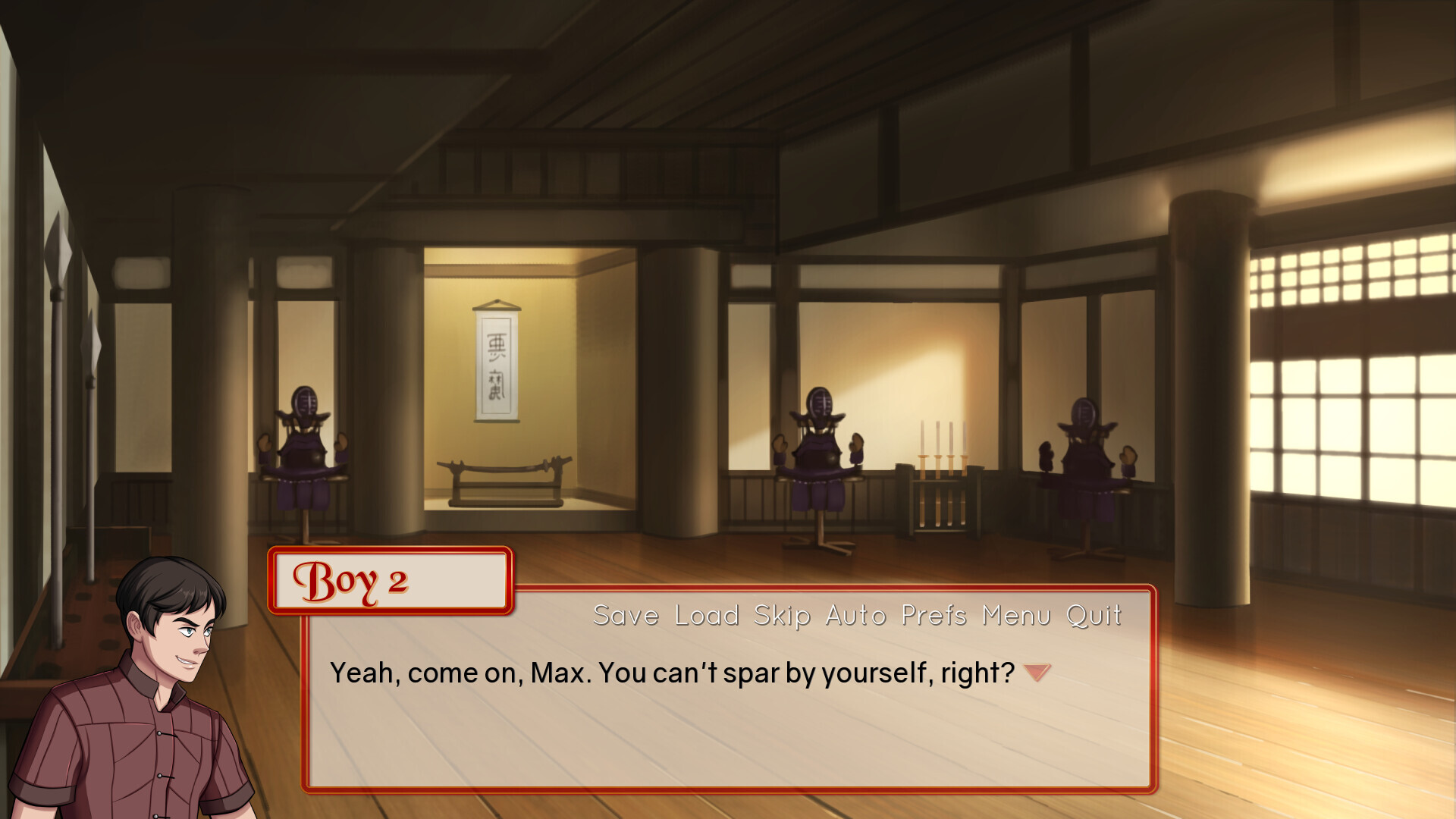1456x819 pixels.
Task: Enable Skip mode
Action: 783,616
